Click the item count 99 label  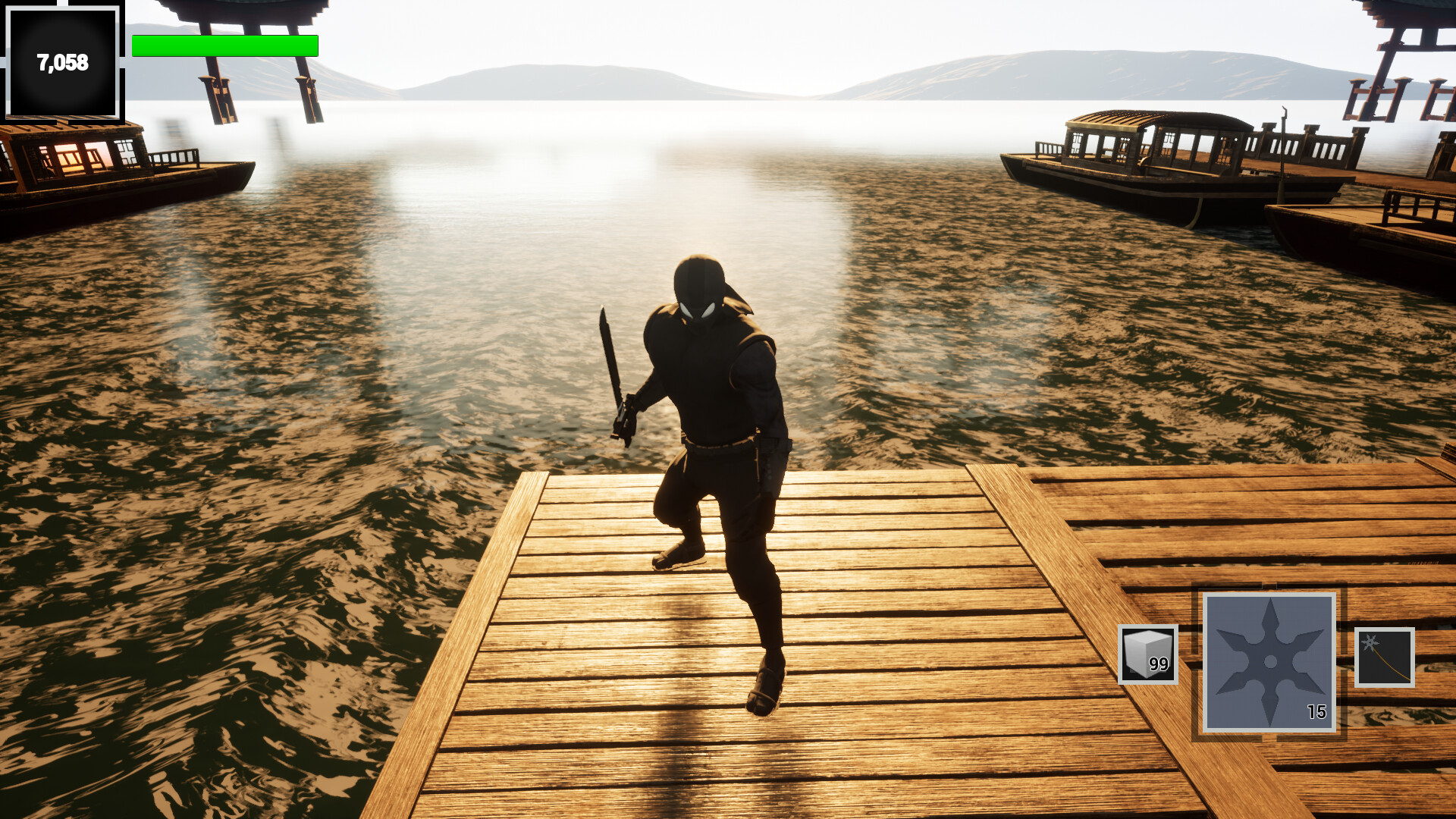(x=1159, y=665)
